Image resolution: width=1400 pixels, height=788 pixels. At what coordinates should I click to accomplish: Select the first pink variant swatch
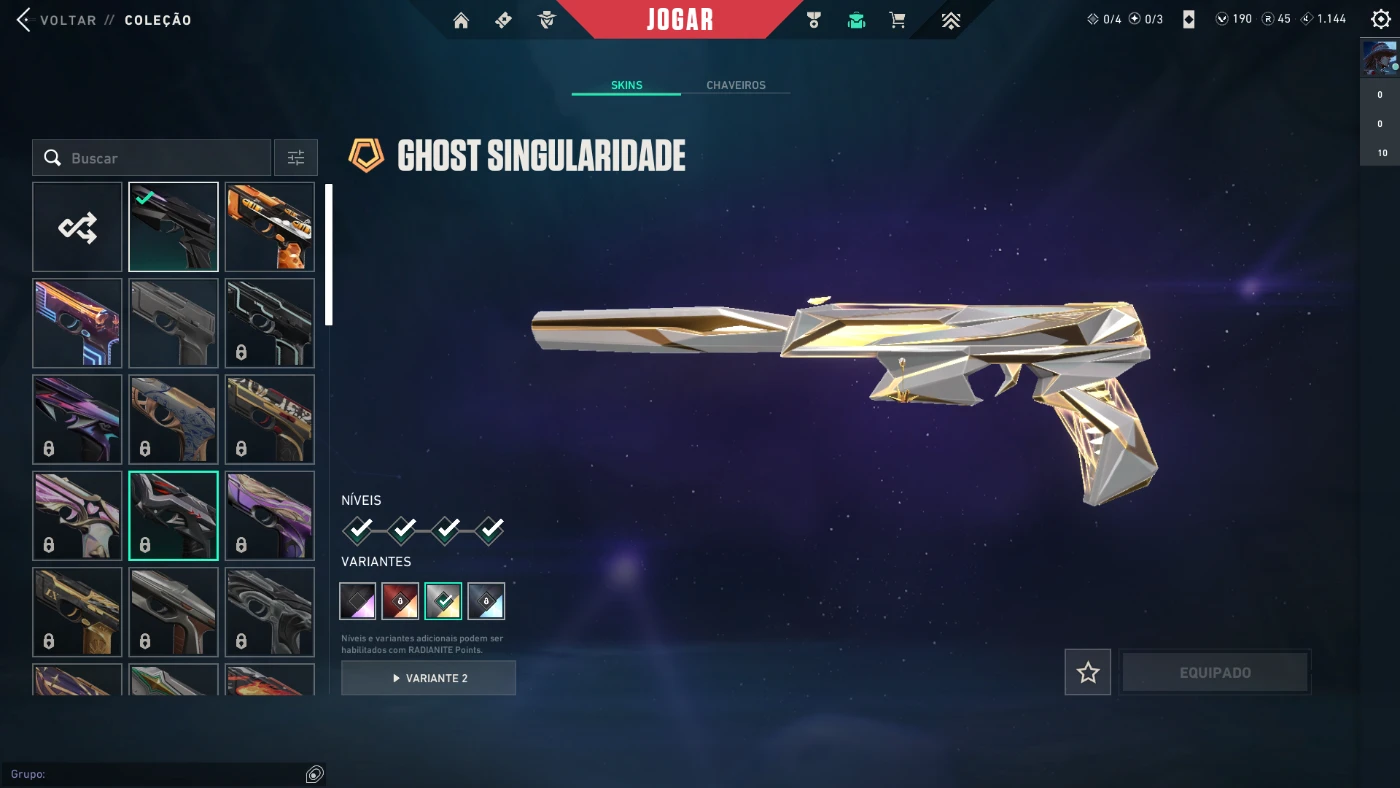click(x=358, y=601)
